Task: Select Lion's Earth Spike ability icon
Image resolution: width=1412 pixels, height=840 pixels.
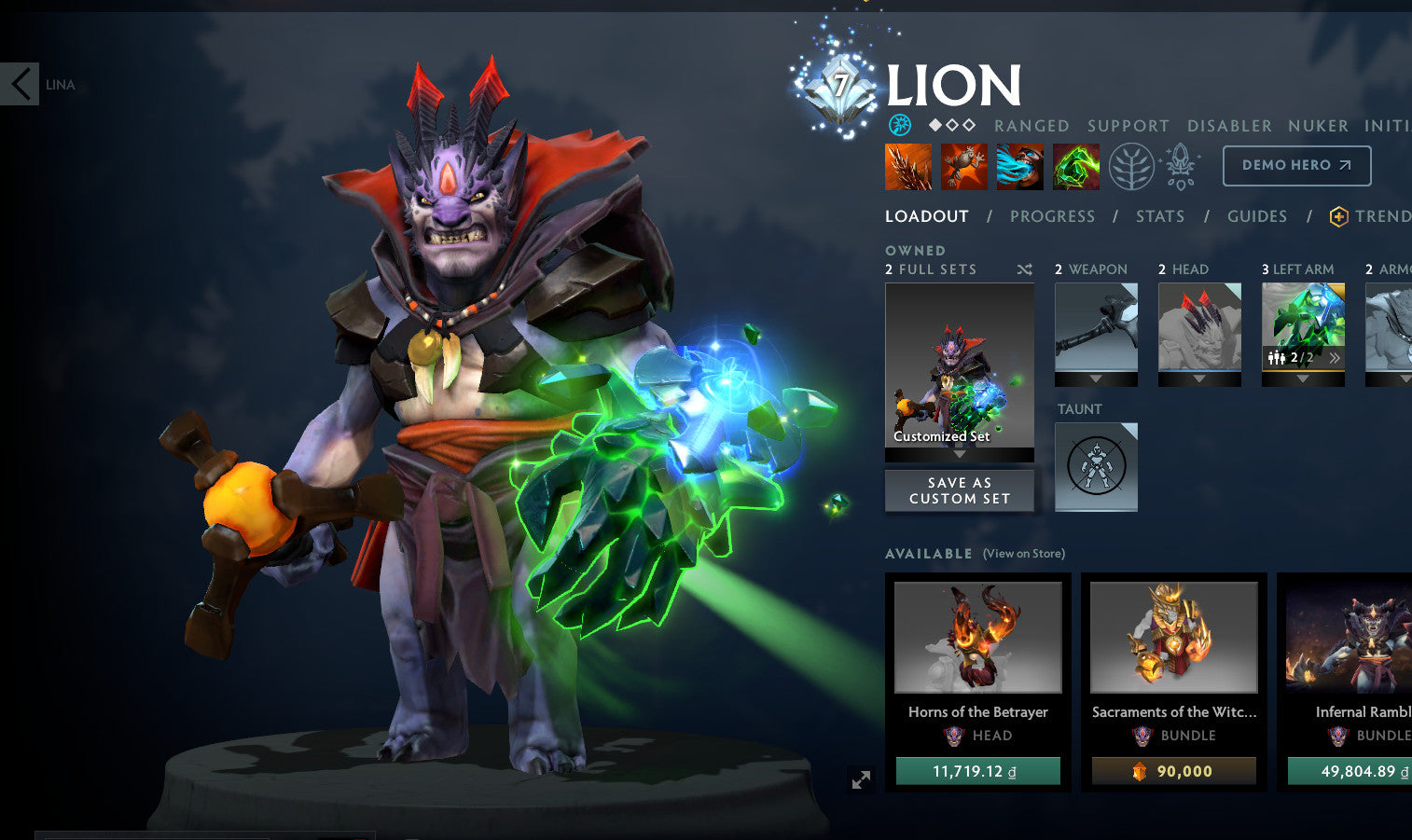Action: point(907,166)
